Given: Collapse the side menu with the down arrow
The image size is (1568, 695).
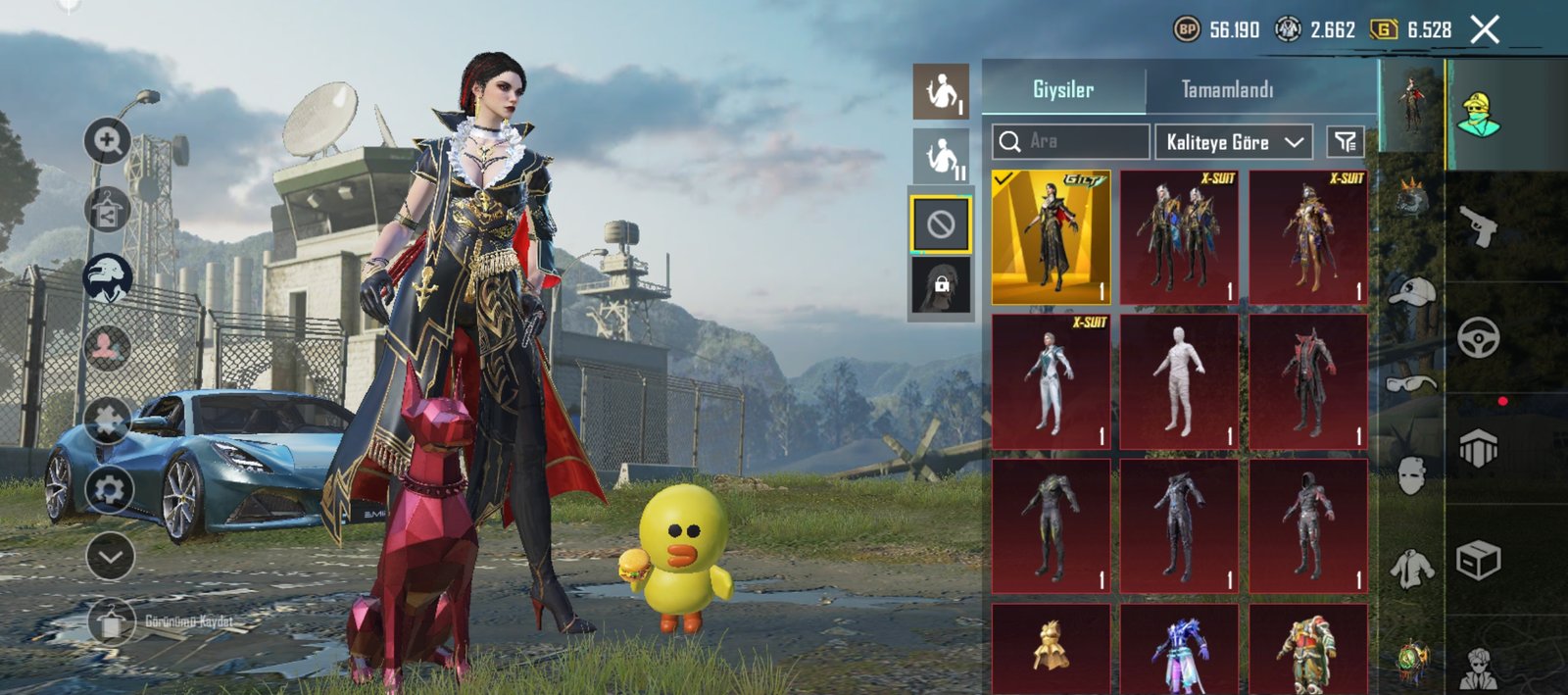Looking at the screenshot, I should click(110, 557).
